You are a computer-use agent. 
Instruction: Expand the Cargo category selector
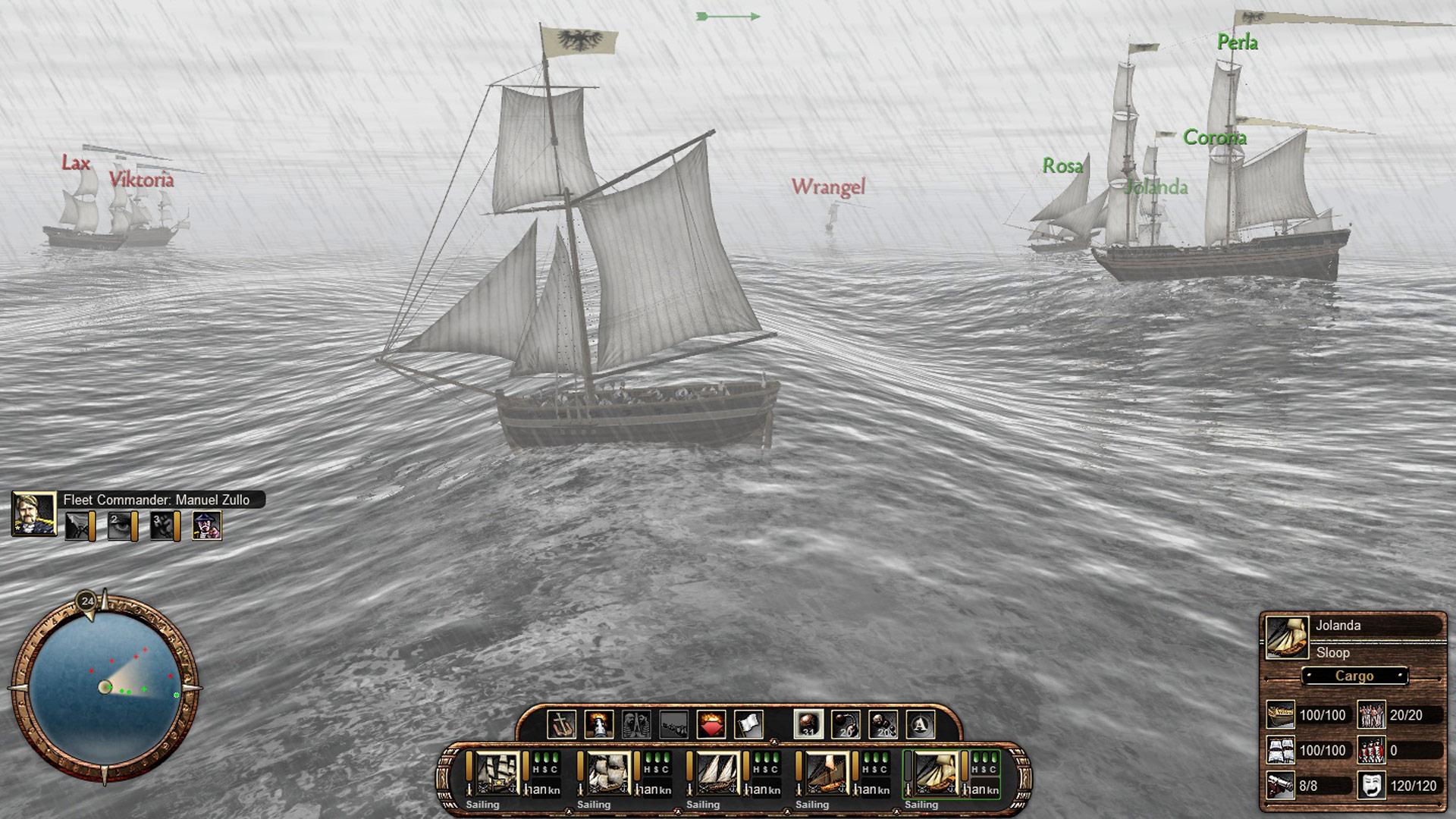click(1355, 676)
